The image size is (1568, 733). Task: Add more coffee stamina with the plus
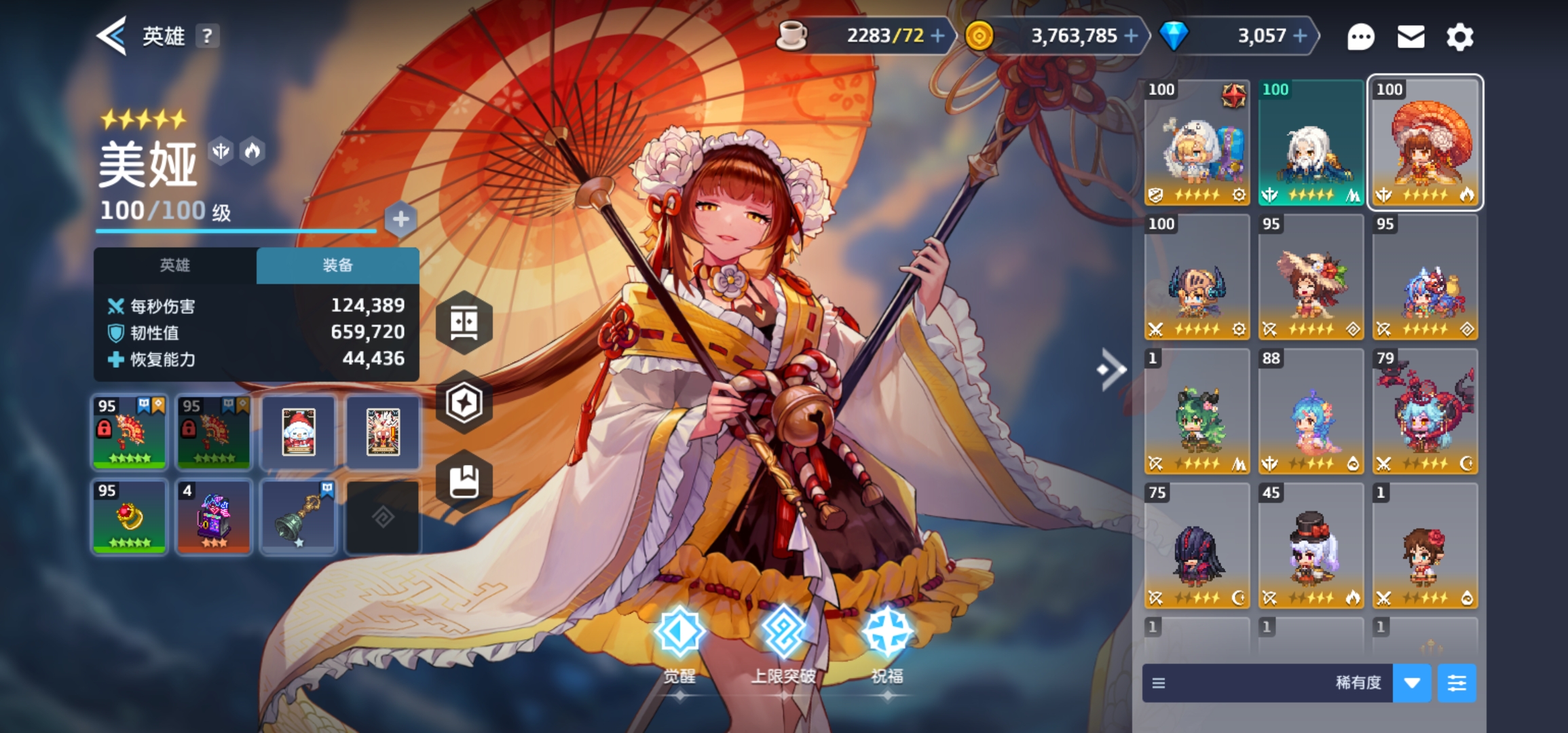[x=937, y=35]
